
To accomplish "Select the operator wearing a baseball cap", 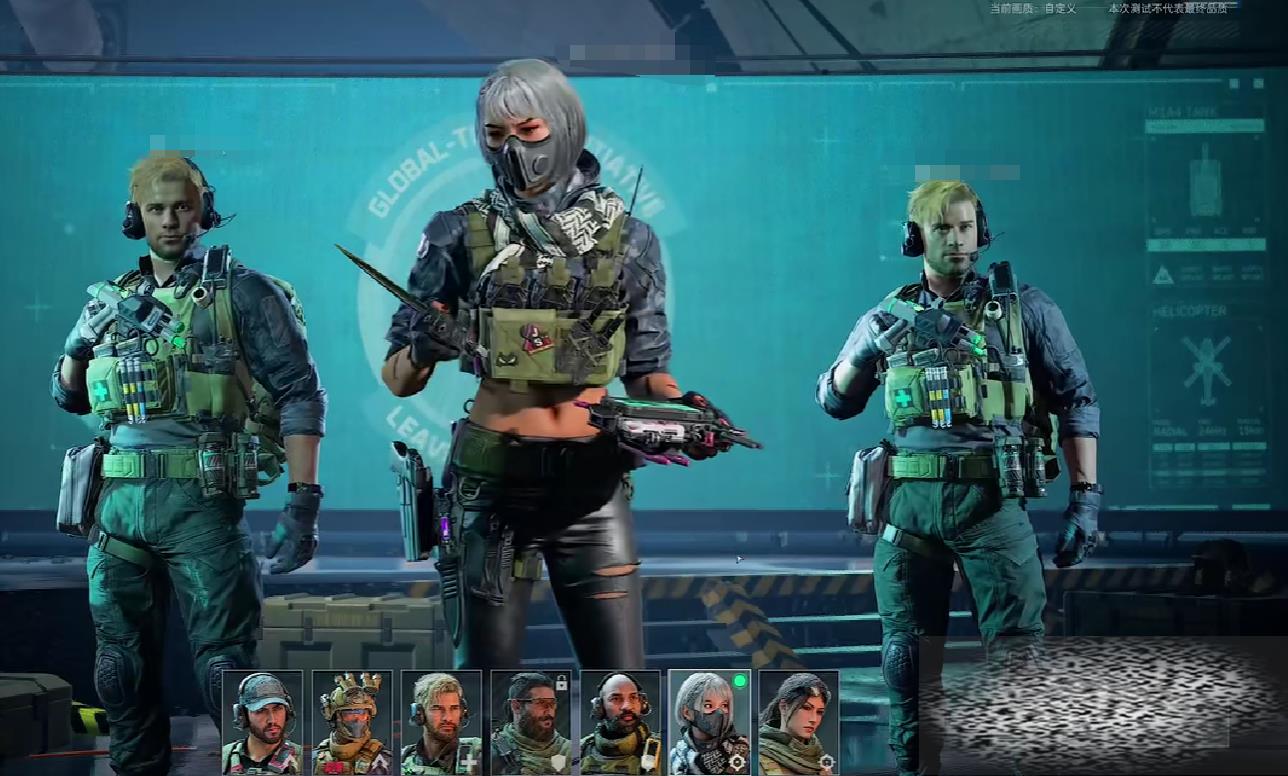I will [262, 722].
